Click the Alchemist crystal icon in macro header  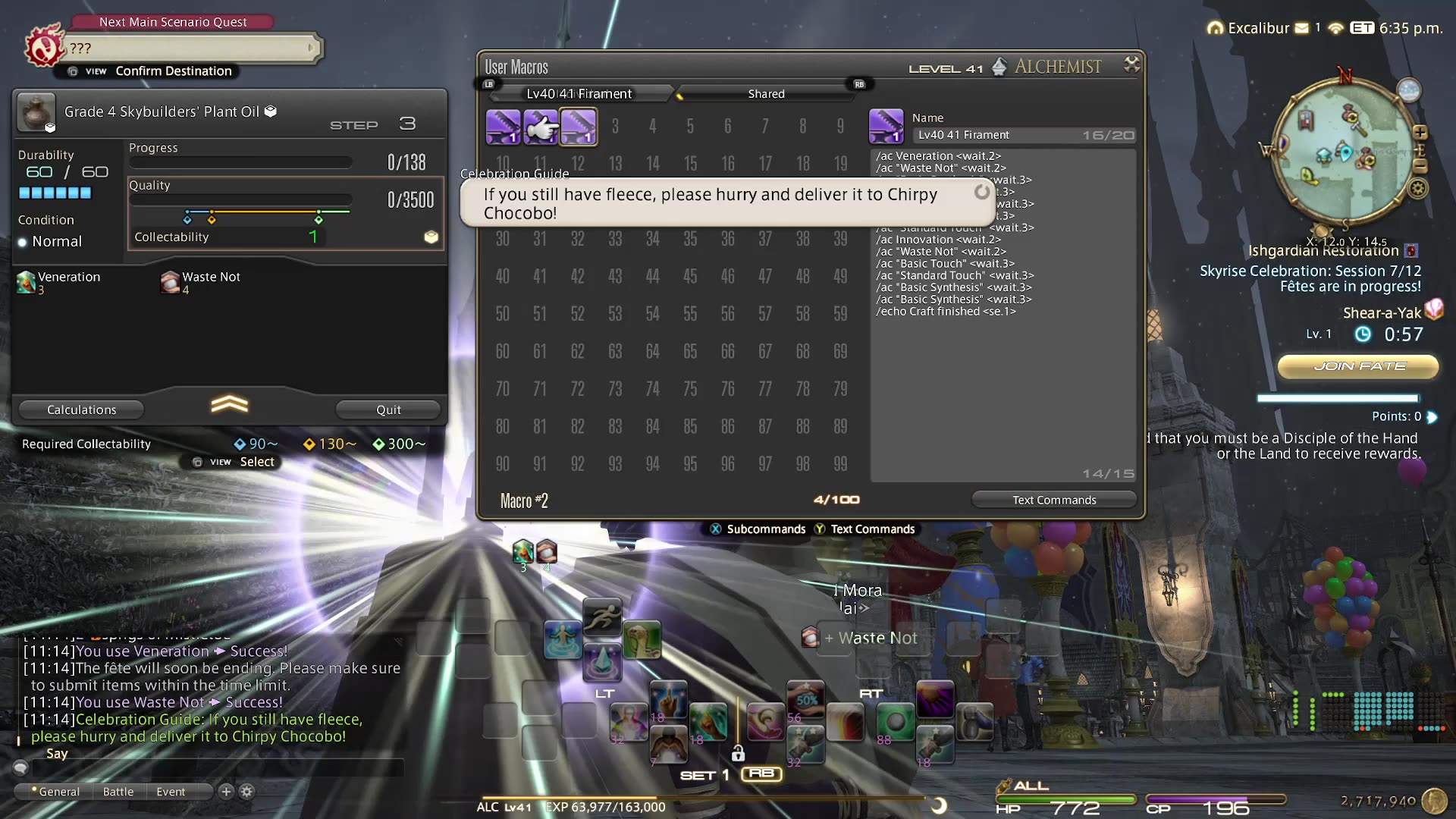point(999,67)
